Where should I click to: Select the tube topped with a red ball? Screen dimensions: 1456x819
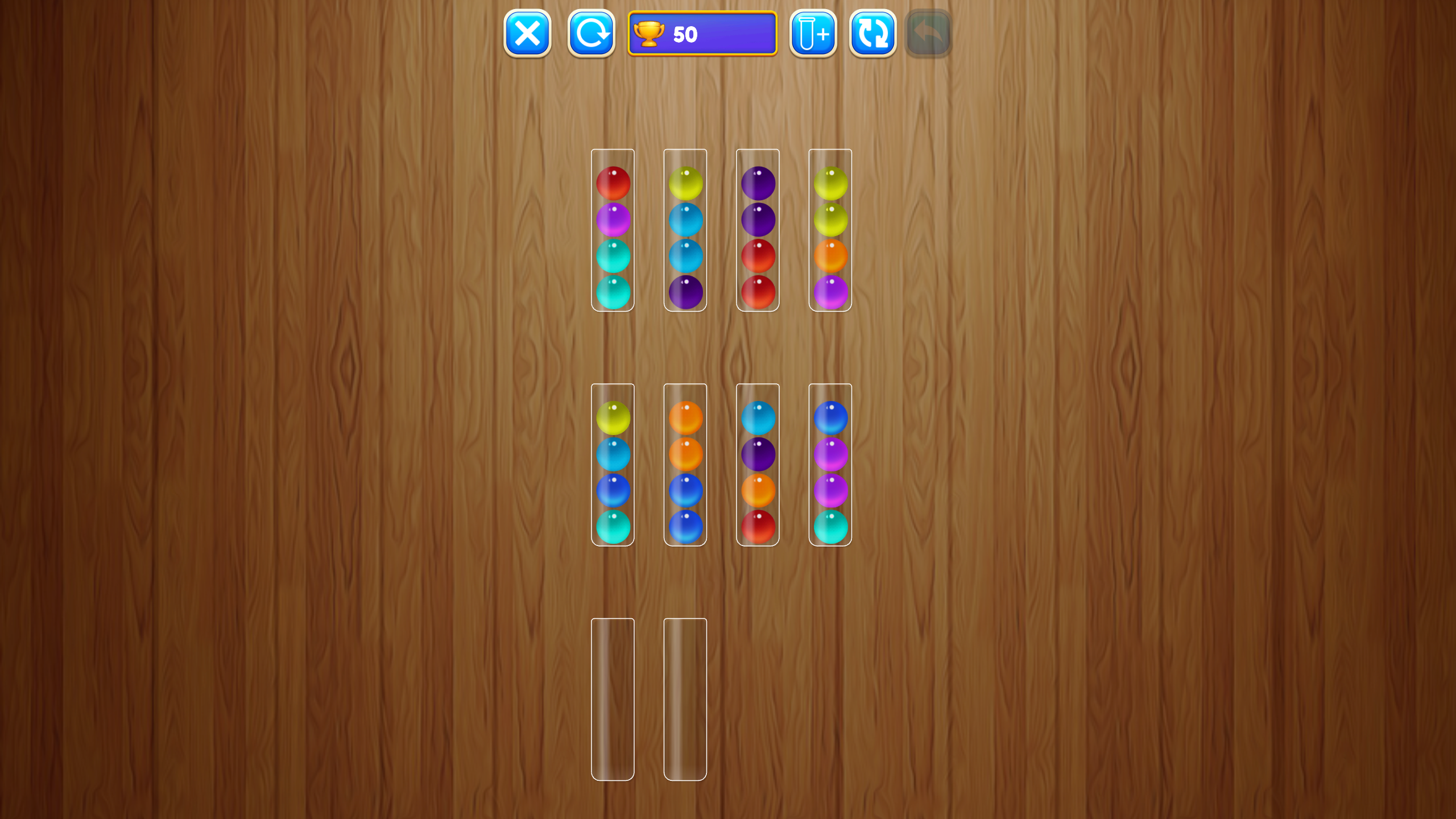(x=613, y=233)
